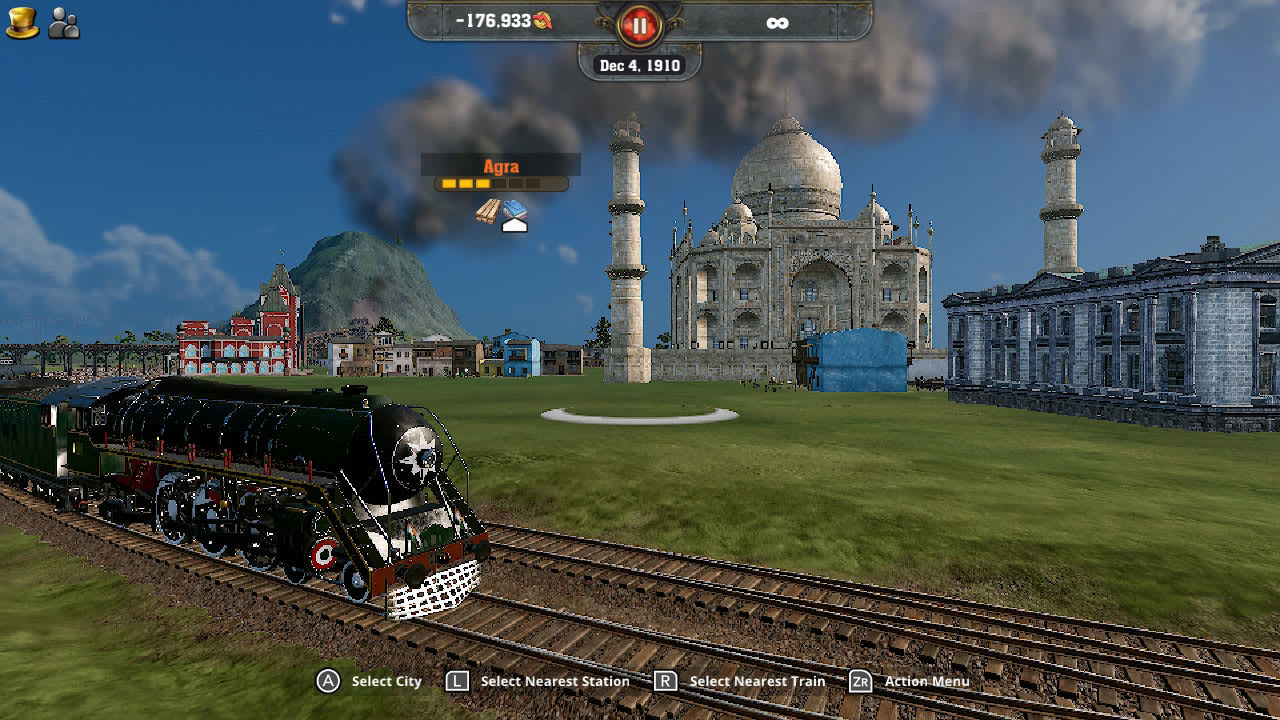Expand Agra demand details via white arrow icon
The height and width of the screenshot is (720, 1280).
(515, 227)
